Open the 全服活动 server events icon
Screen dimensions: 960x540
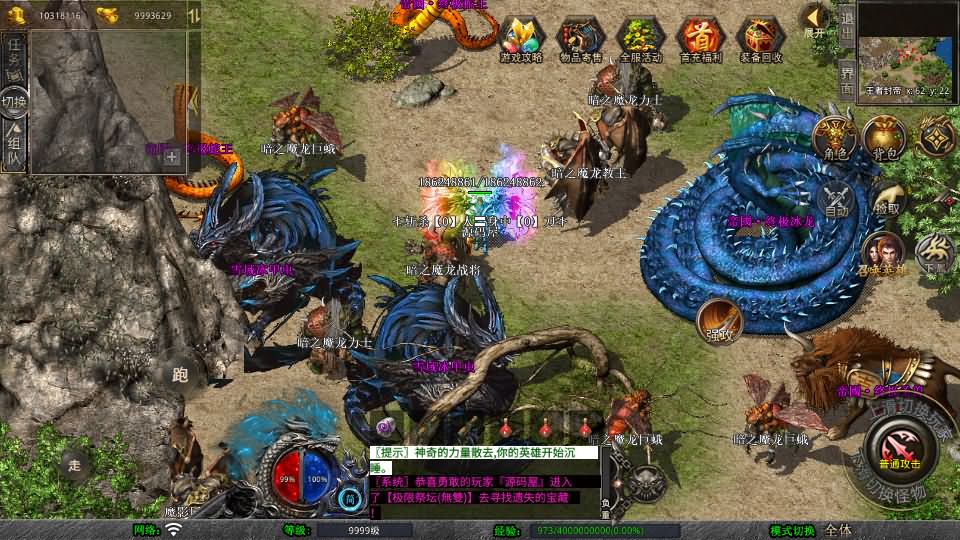coord(640,39)
